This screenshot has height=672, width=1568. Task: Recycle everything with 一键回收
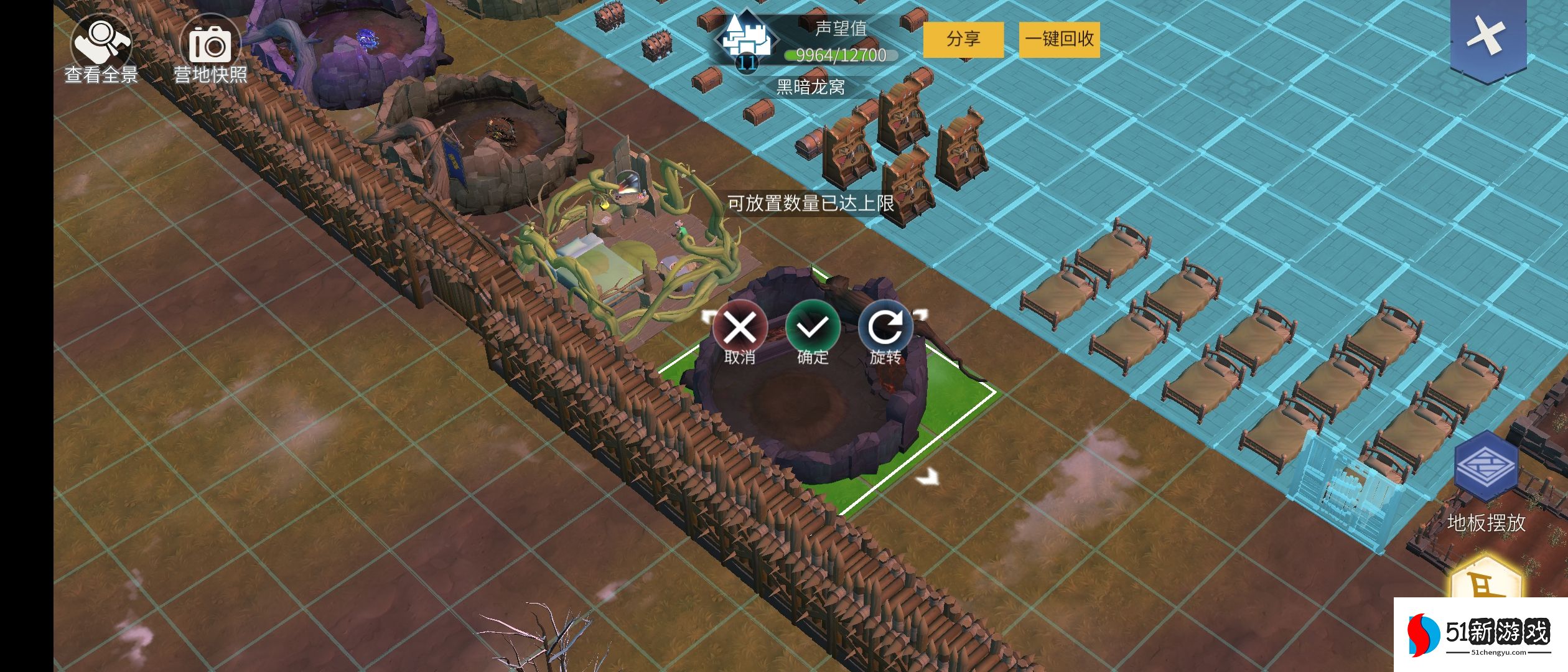(x=1059, y=40)
